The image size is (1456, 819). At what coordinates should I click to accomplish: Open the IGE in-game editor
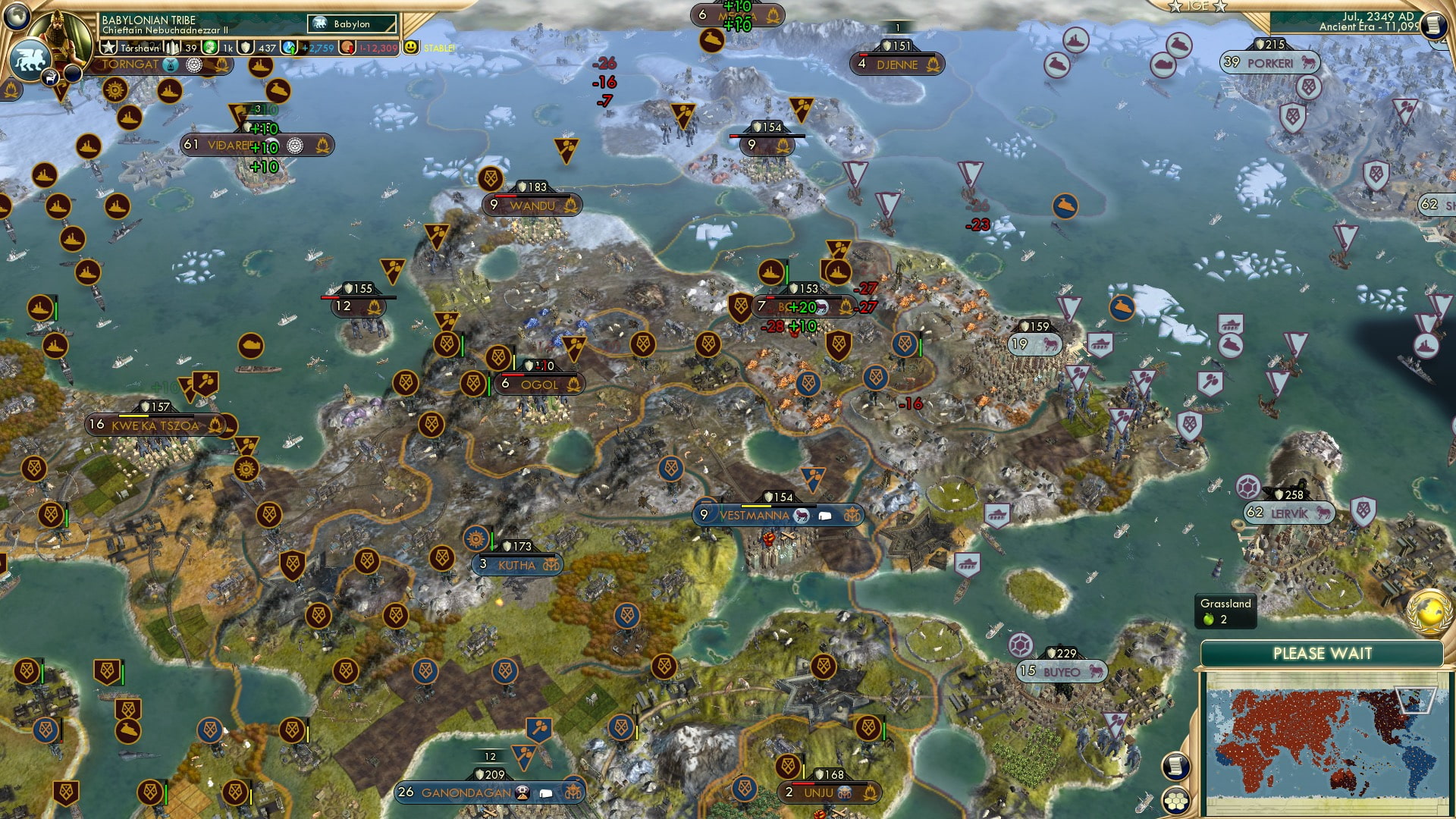(1197, 6)
